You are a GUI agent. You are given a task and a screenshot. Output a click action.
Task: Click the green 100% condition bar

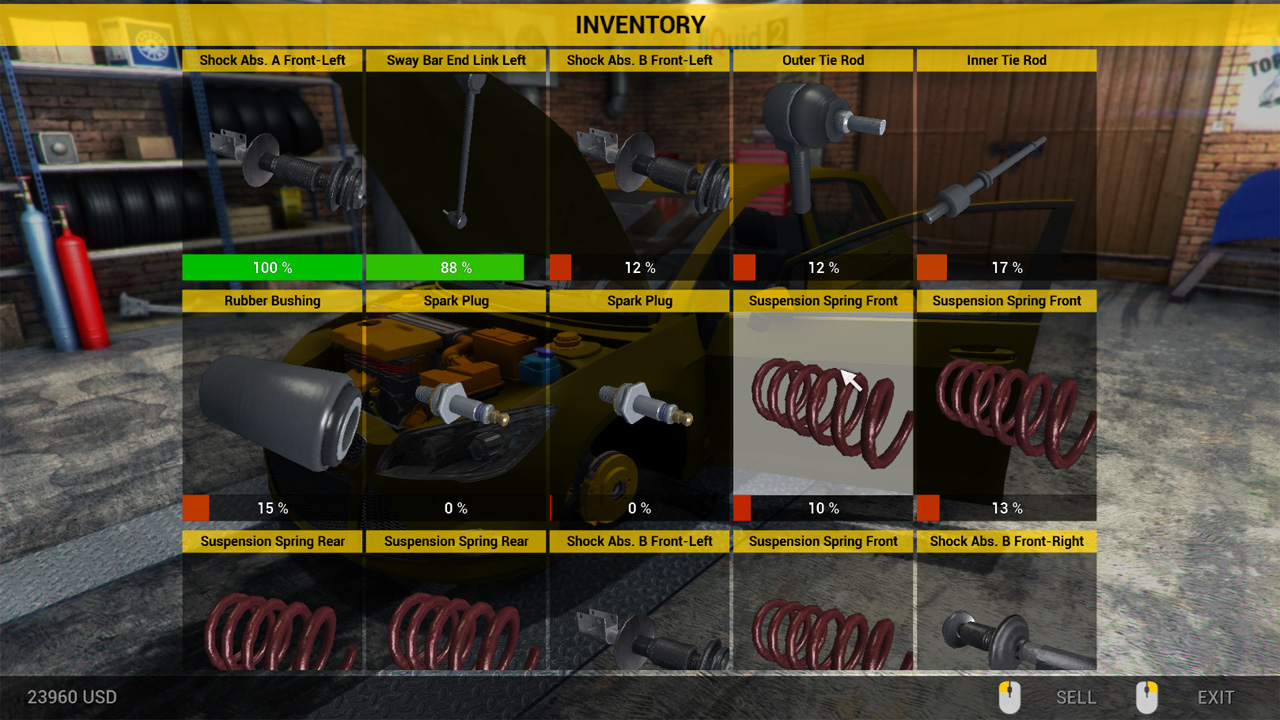(x=272, y=267)
